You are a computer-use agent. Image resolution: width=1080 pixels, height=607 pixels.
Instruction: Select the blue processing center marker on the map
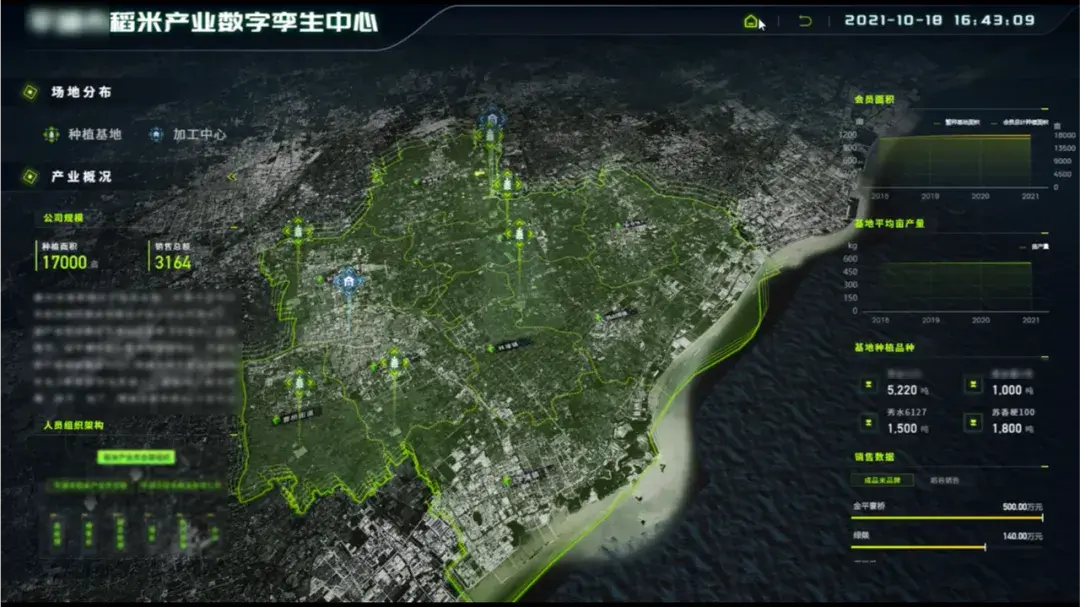pyautogui.click(x=348, y=283)
